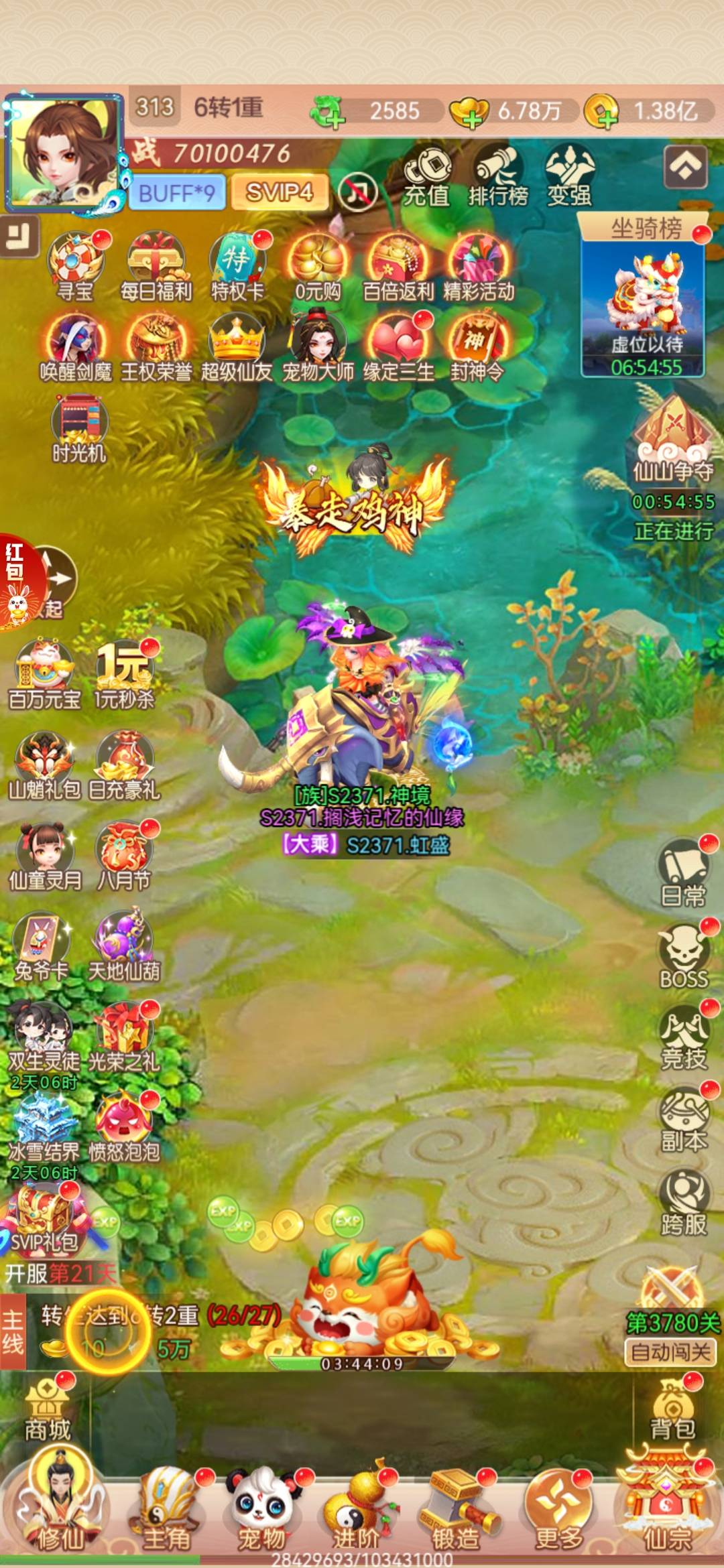Collapse the top-right panel with the arrow button
This screenshot has height=1568, width=724.
tap(686, 166)
